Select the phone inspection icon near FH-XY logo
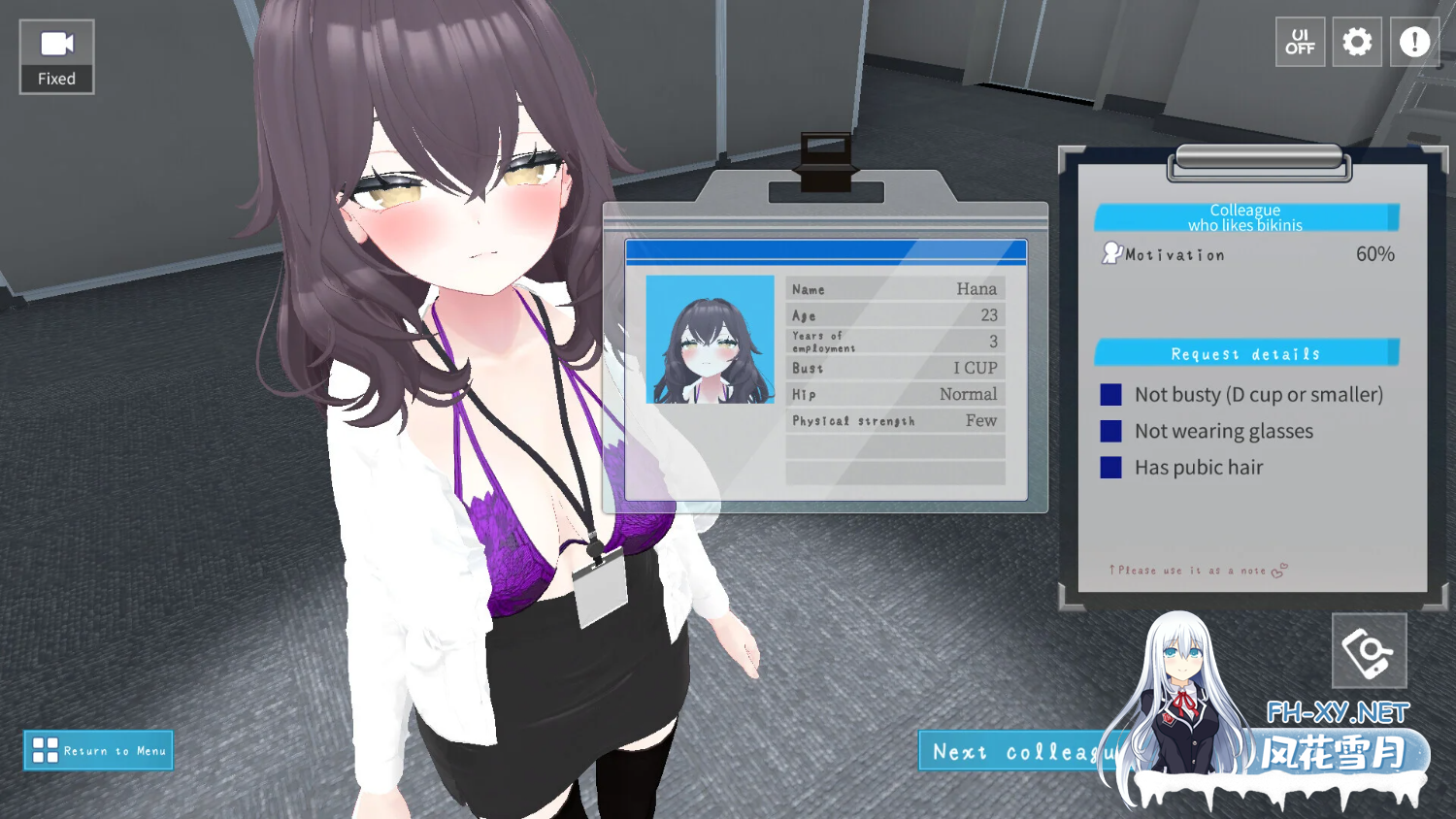The image size is (1456, 819). 1369,650
